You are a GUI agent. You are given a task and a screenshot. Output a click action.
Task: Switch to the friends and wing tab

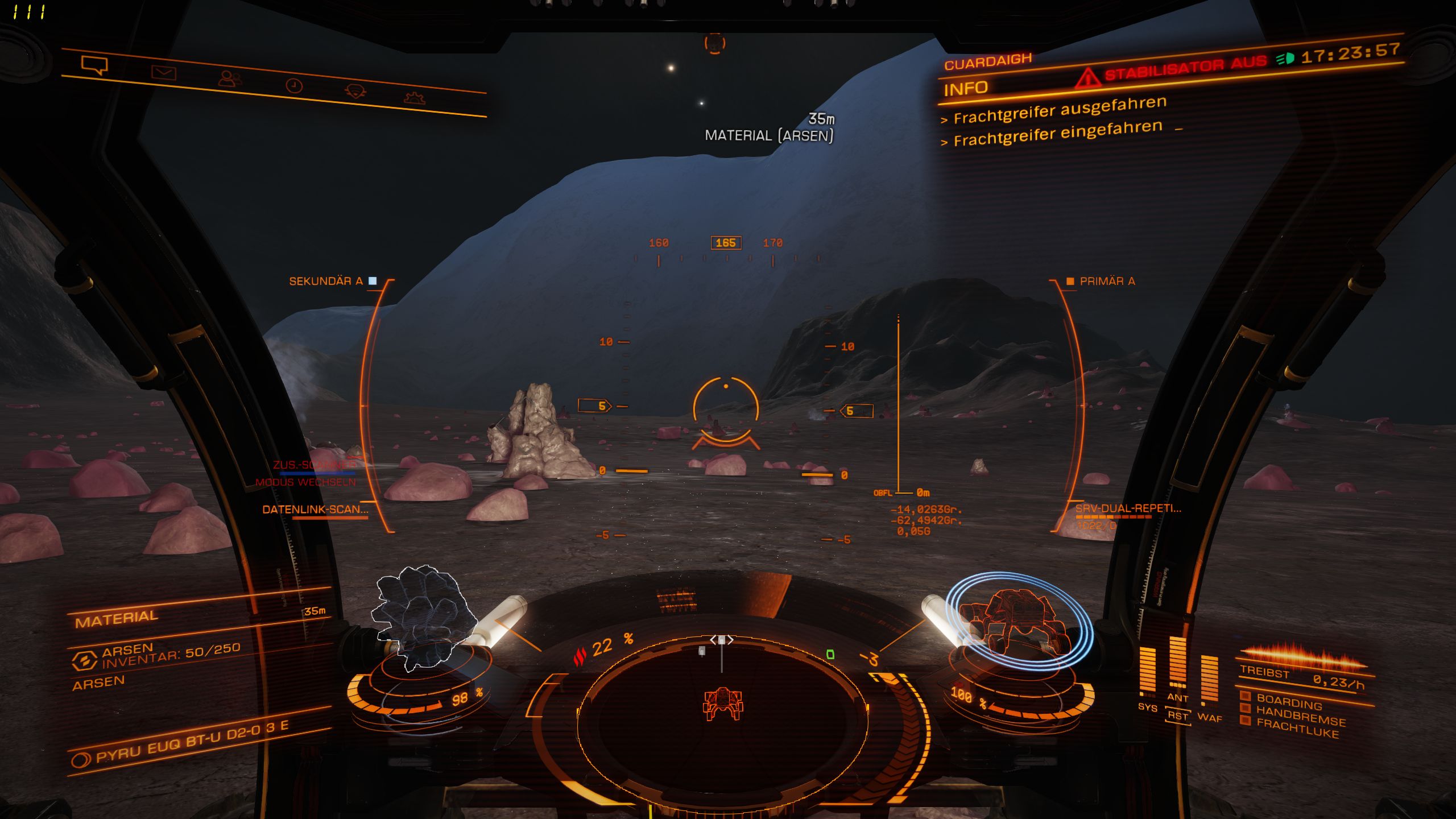pyautogui.click(x=230, y=78)
